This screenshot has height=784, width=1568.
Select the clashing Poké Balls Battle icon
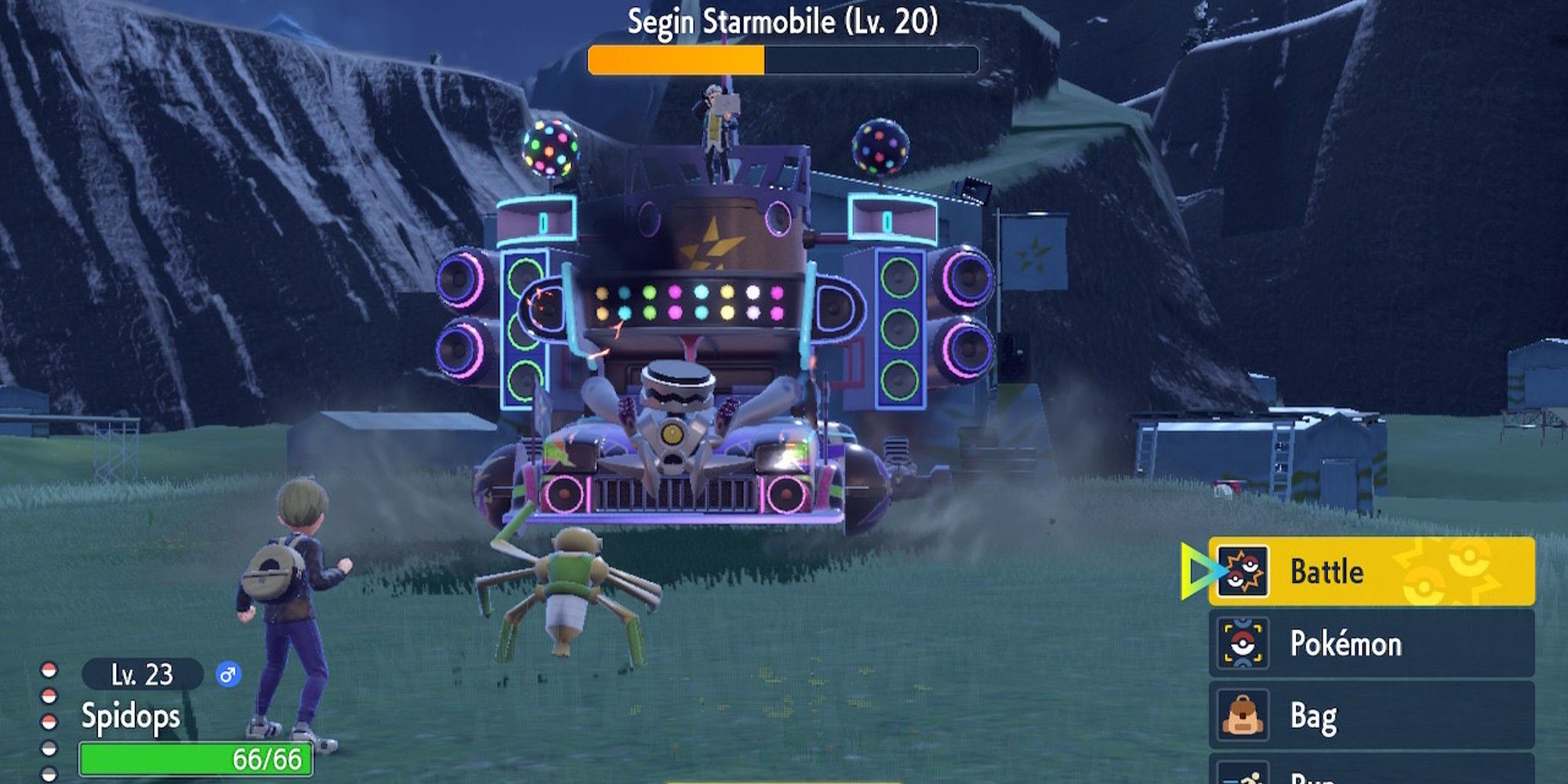[1243, 572]
